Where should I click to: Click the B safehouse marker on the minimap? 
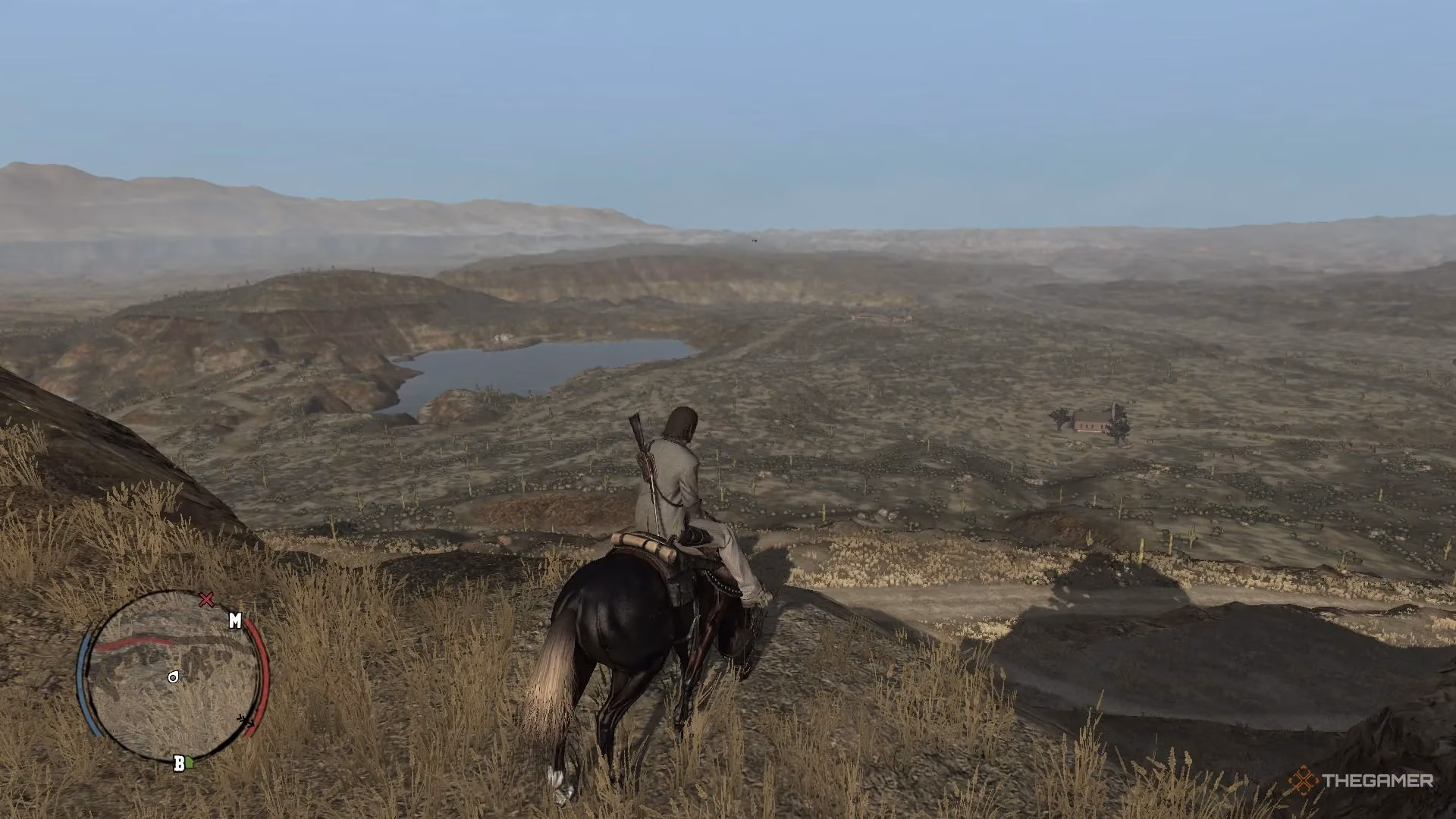[x=180, y=764]
